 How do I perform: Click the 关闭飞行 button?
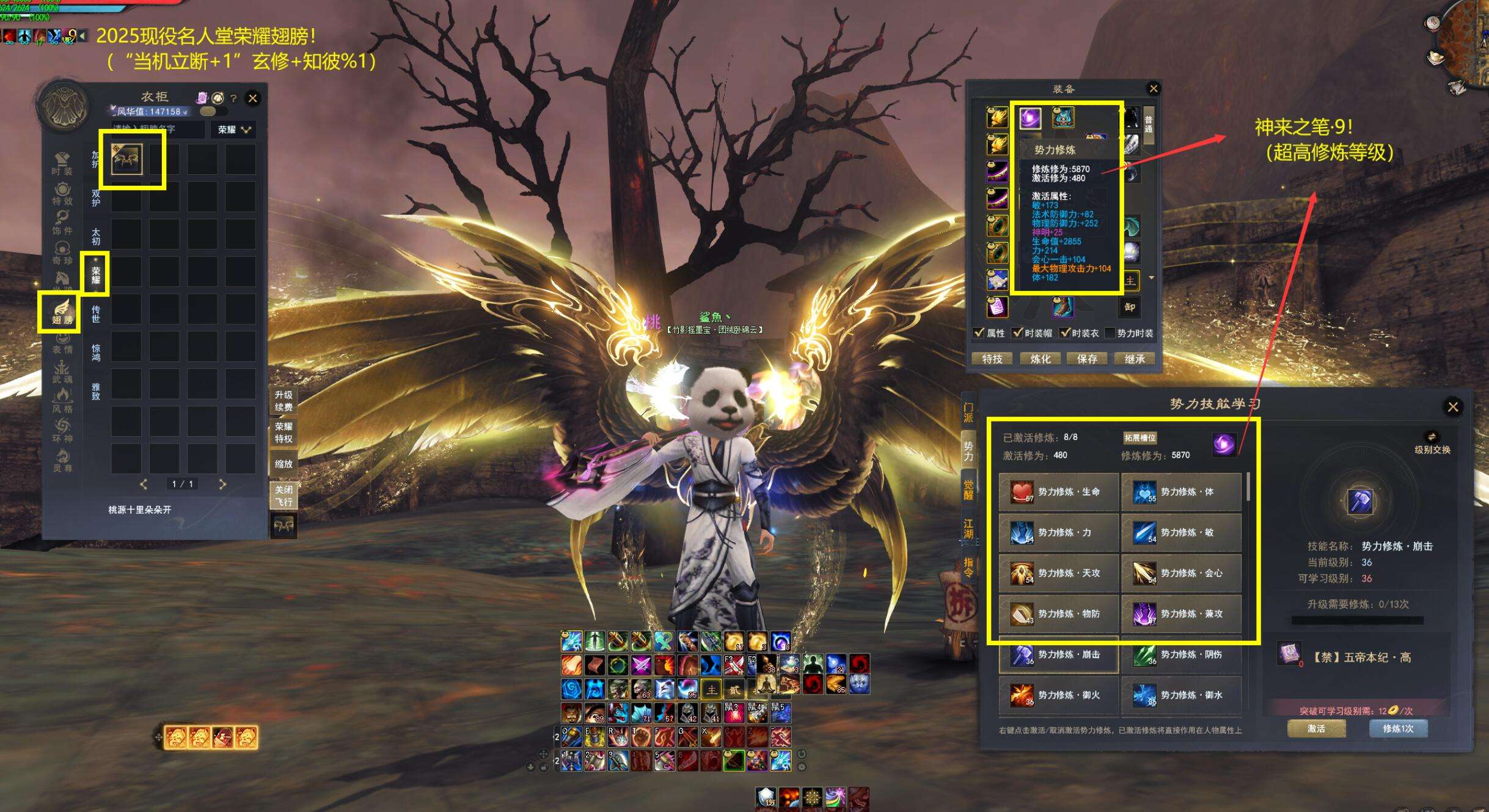click(284, 496)
